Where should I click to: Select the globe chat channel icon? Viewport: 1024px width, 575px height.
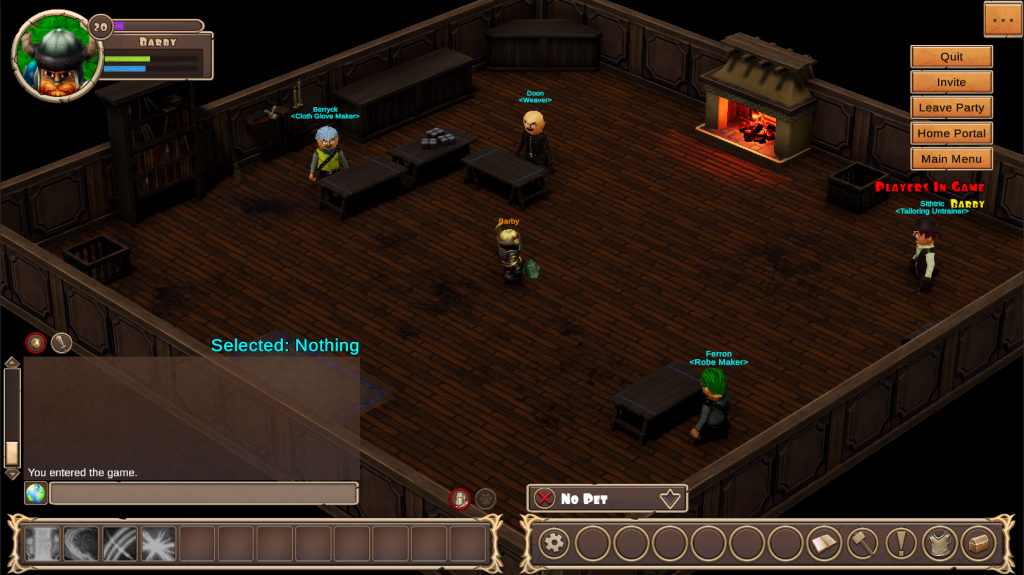pos(36,494)
